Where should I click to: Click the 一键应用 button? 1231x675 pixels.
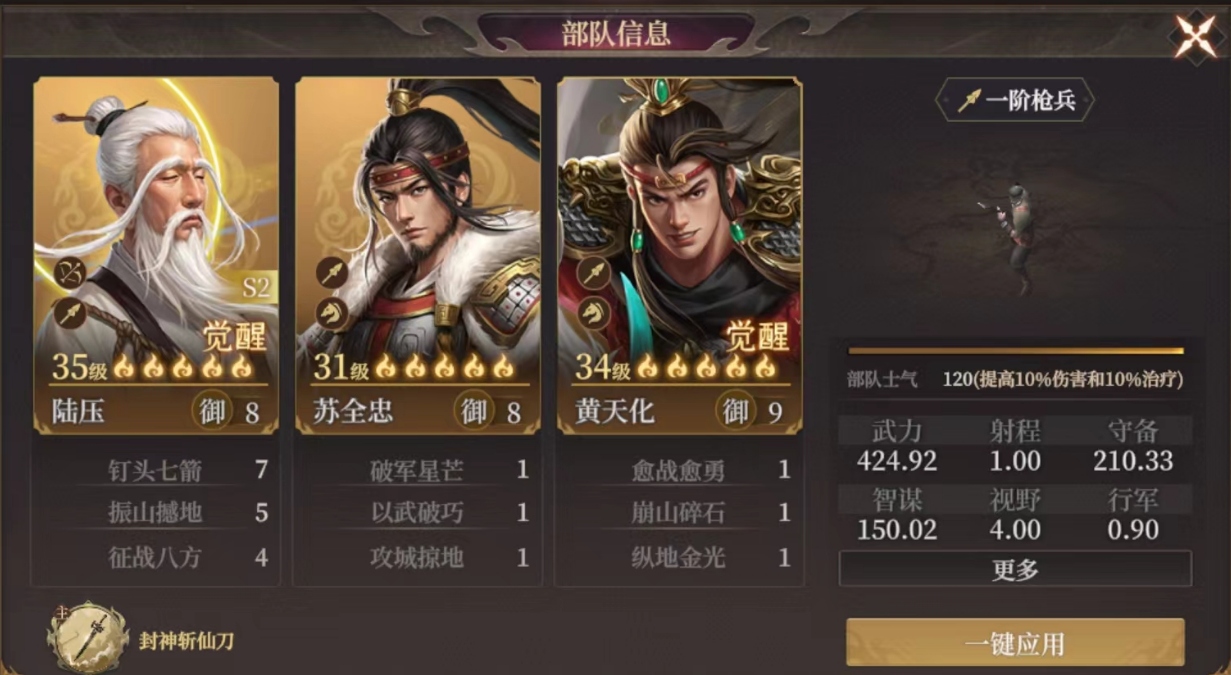1015,643
